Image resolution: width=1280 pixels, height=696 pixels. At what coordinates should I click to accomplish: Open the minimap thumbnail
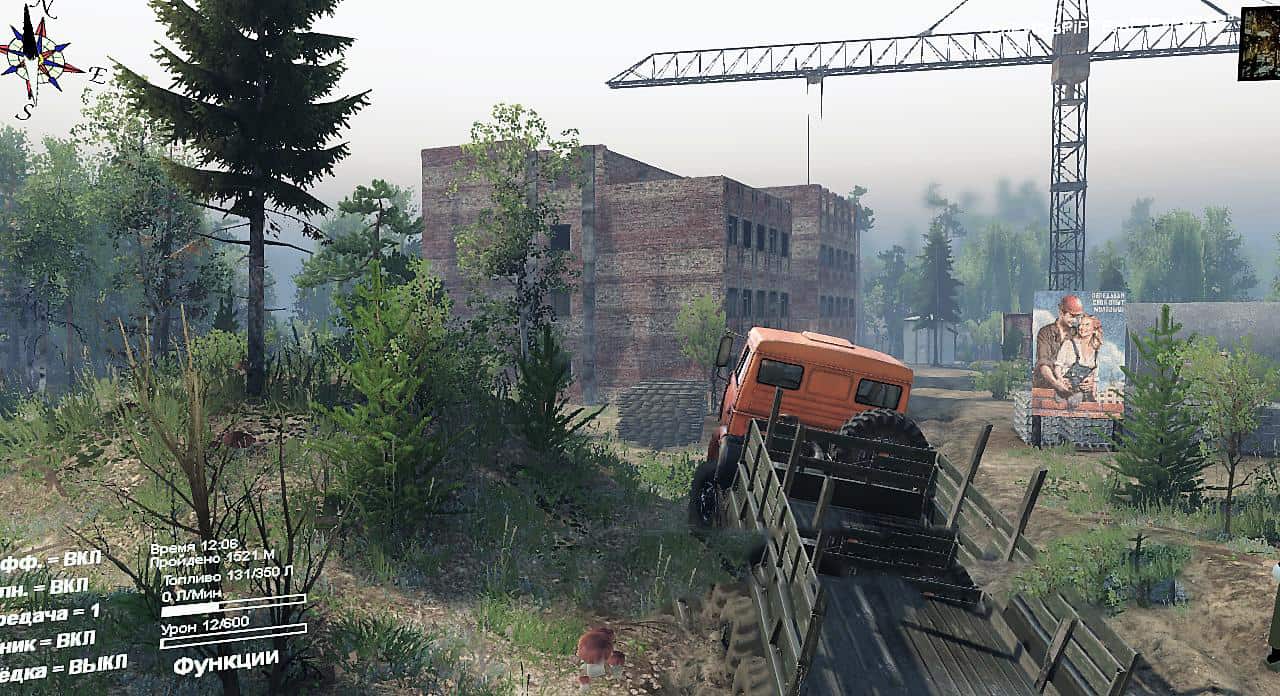click(1258, 43)
